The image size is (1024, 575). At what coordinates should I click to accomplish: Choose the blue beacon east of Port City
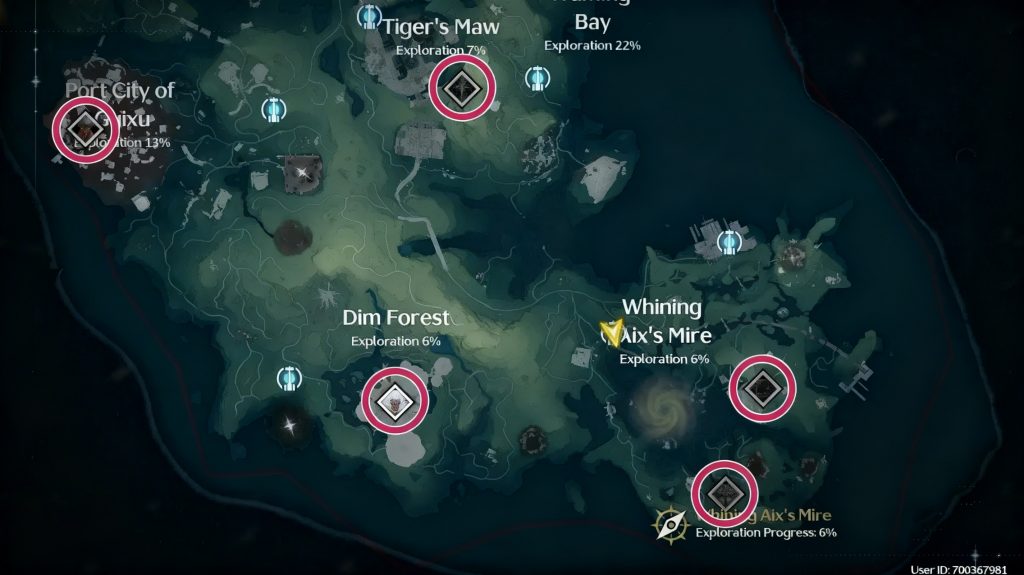point(271,109)
